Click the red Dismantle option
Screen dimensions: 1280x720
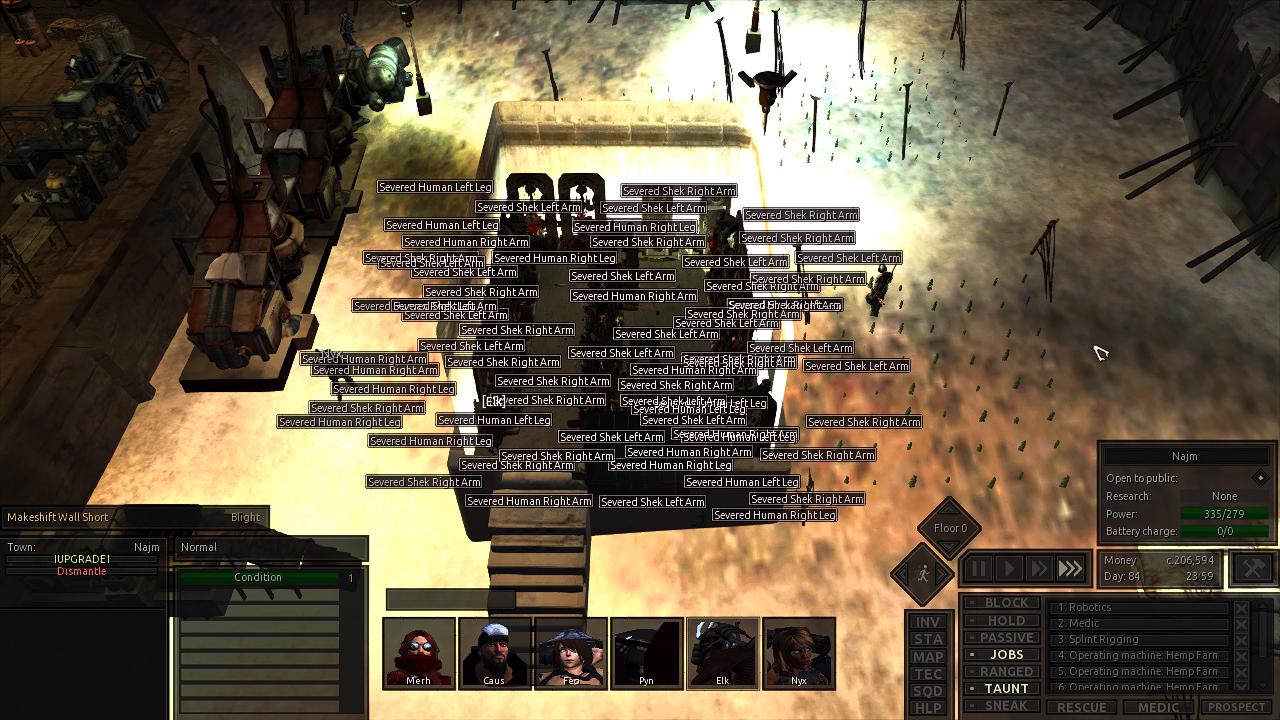[x=80, y=571]
